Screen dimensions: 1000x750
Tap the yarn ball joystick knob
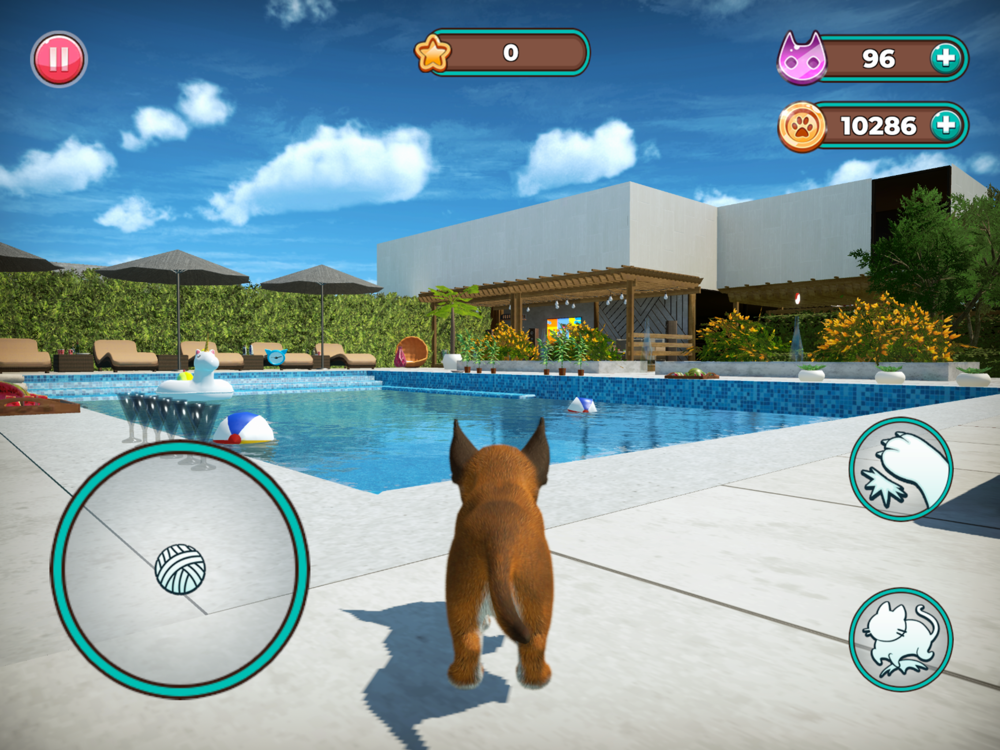pyautogui.click(x=180, y=569)
